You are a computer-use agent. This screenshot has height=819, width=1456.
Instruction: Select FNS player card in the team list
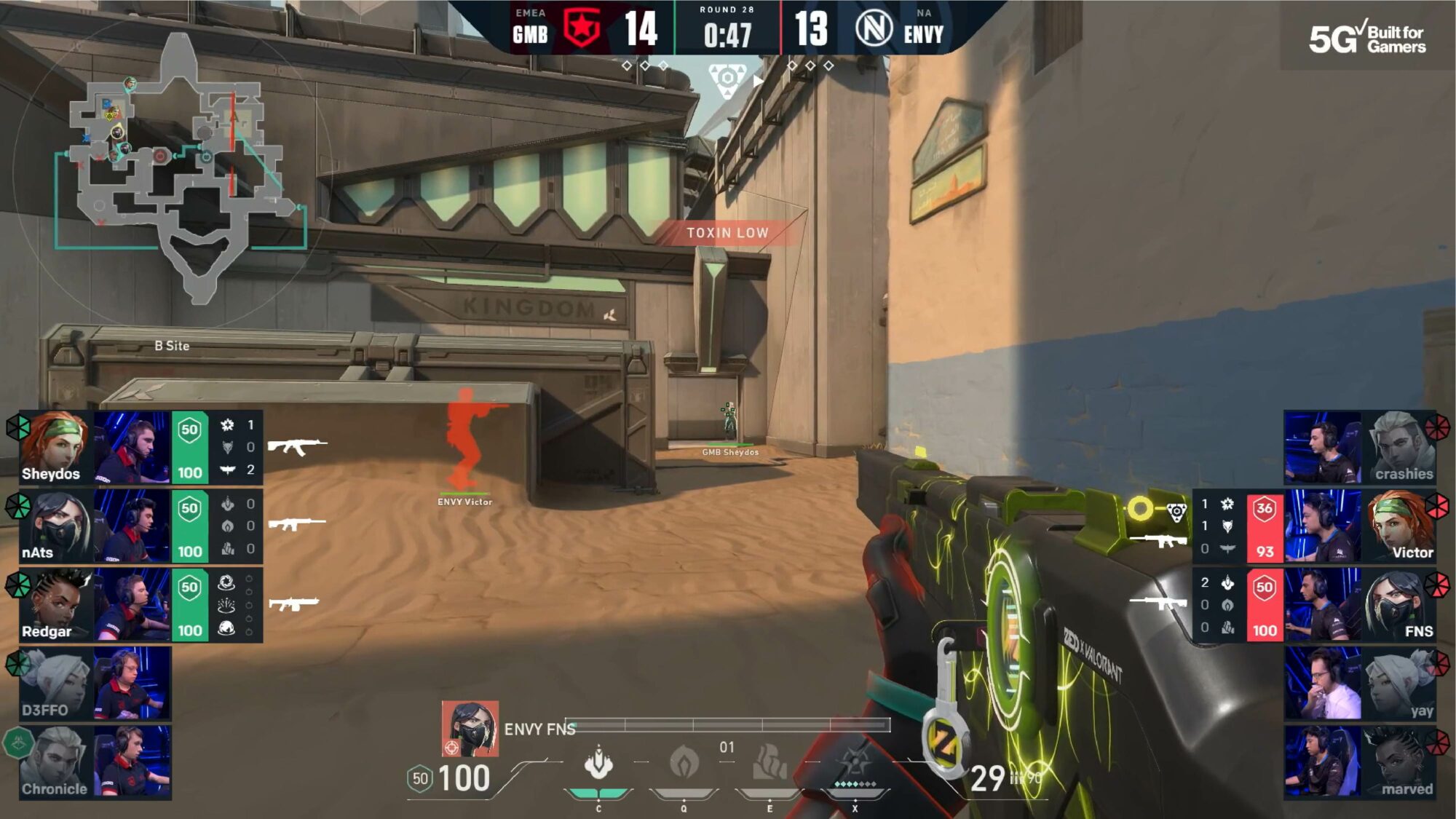pyautogui.click(x=1360, y=605)
